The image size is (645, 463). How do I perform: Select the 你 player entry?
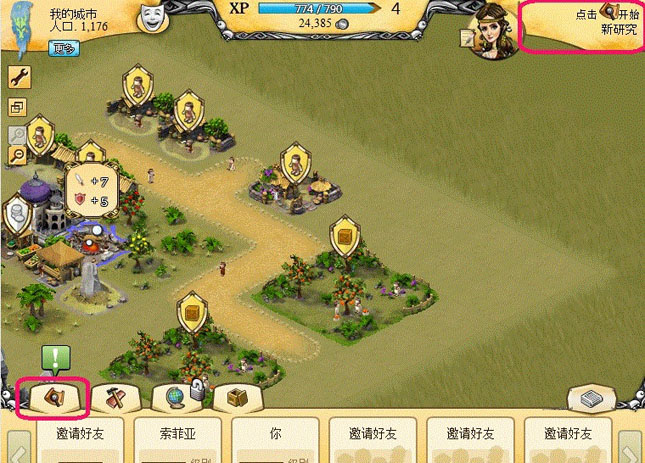277,436
